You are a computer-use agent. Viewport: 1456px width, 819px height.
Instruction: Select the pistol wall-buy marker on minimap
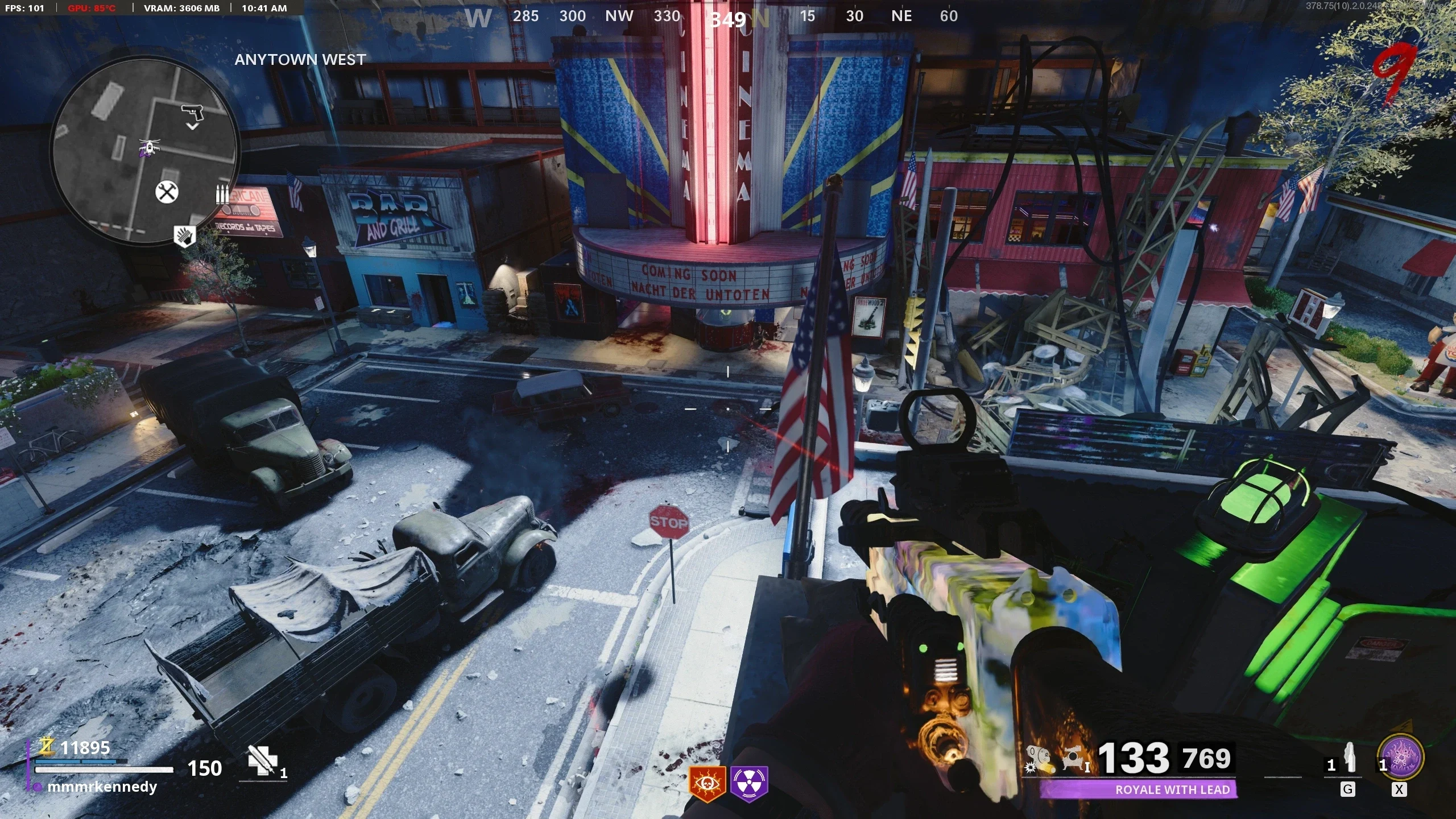click(x=192, y=113)
